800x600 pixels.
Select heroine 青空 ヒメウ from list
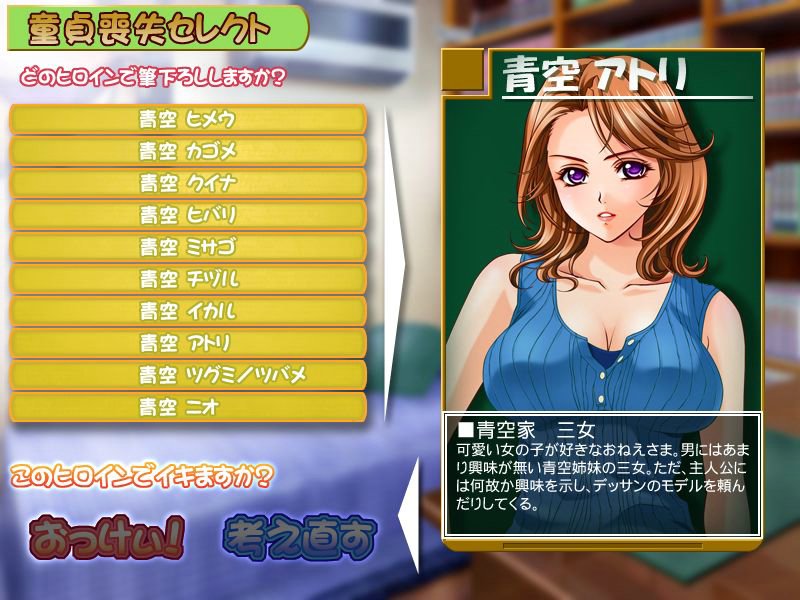click(188, 119)
